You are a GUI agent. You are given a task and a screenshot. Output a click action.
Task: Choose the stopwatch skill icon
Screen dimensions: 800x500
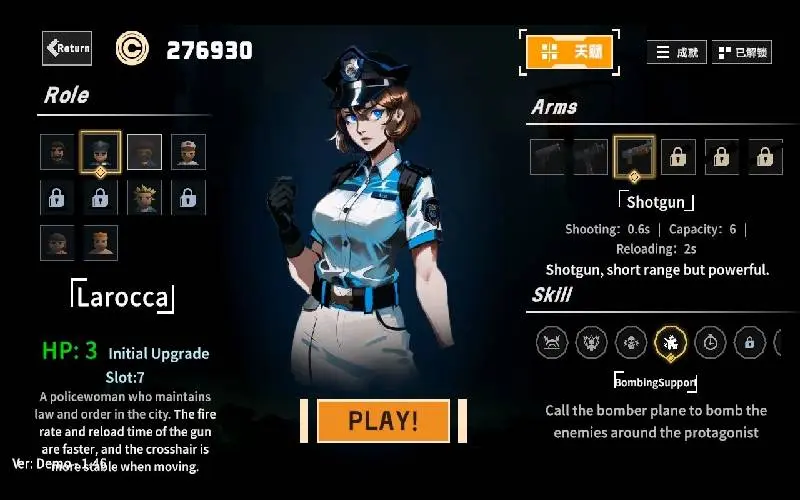click(x=710, y=343)
